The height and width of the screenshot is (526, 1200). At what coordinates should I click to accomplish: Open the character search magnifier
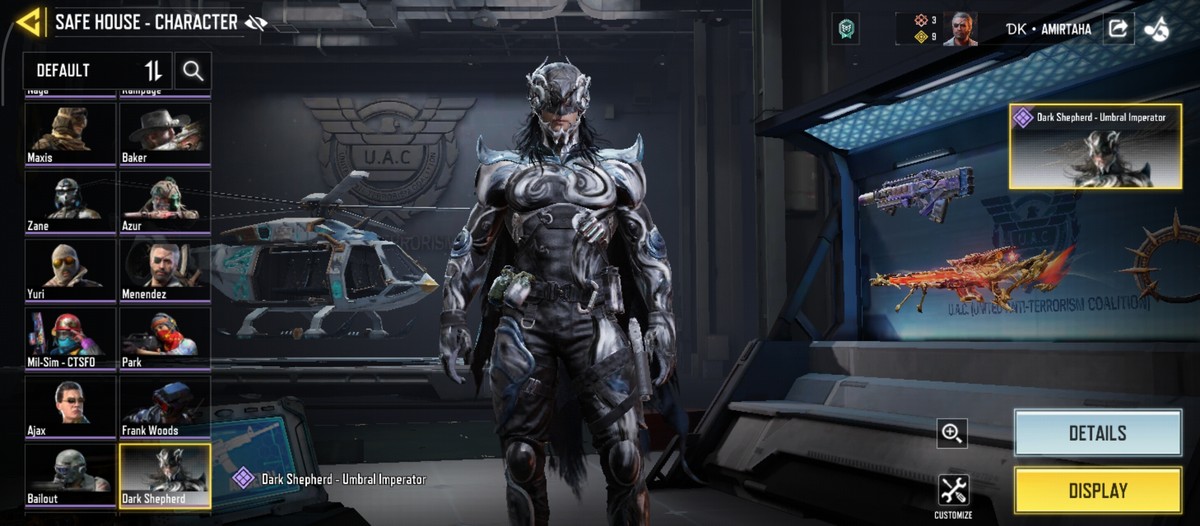[x=193, y=71]
